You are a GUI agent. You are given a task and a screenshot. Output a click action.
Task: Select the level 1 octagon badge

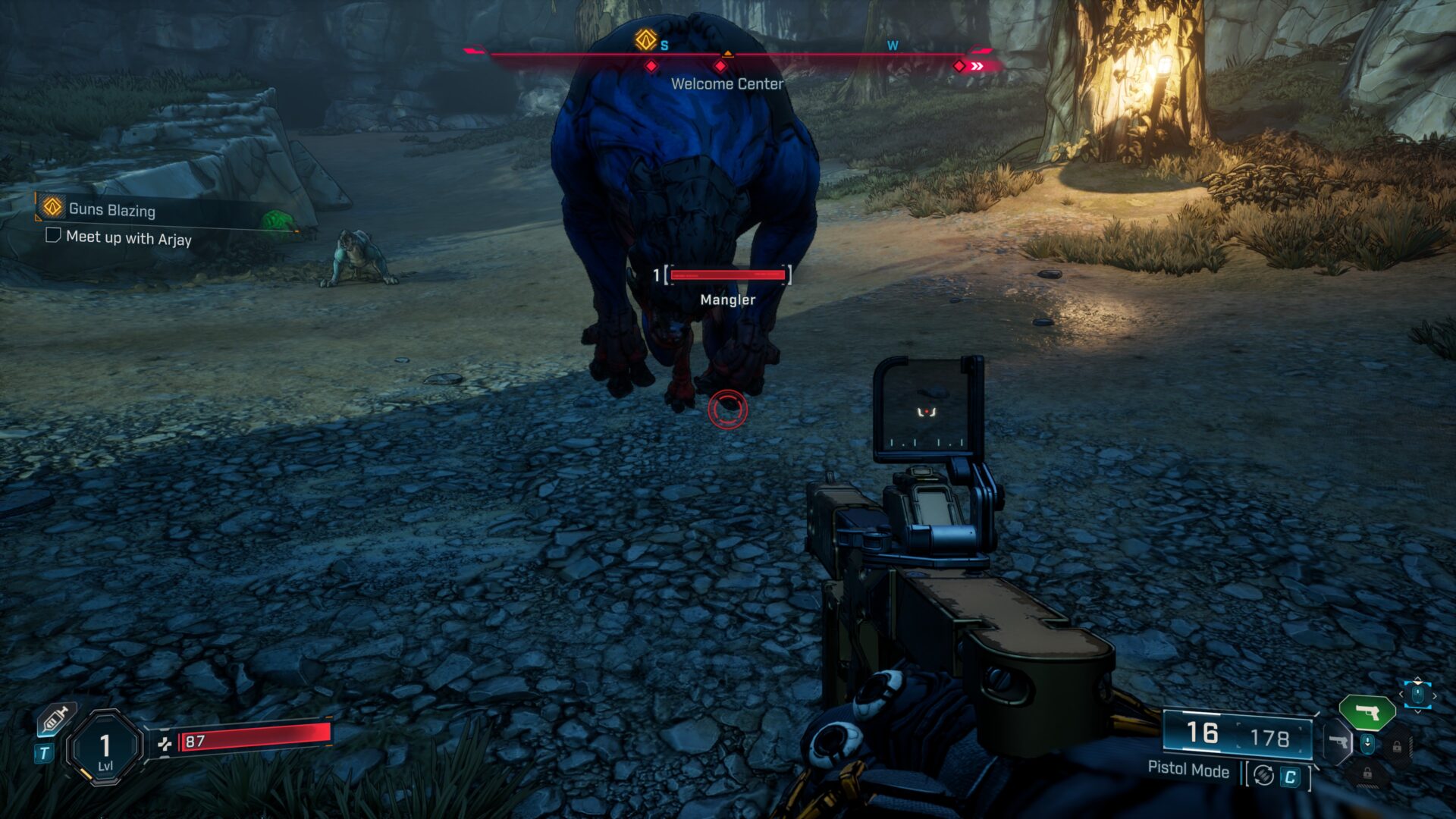click(105, 748)
